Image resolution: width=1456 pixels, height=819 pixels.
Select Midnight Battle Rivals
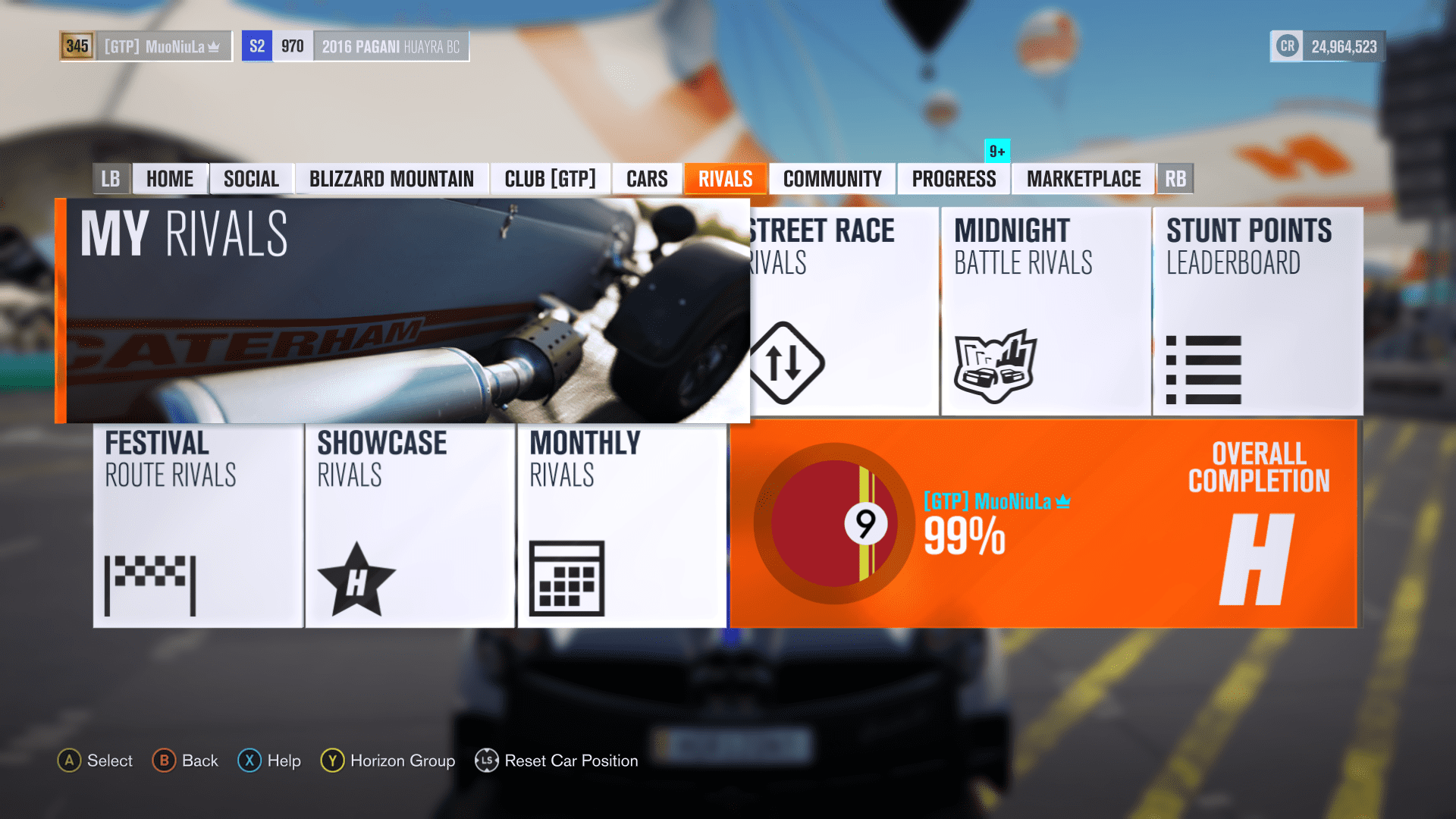(x=1045, y=311)
